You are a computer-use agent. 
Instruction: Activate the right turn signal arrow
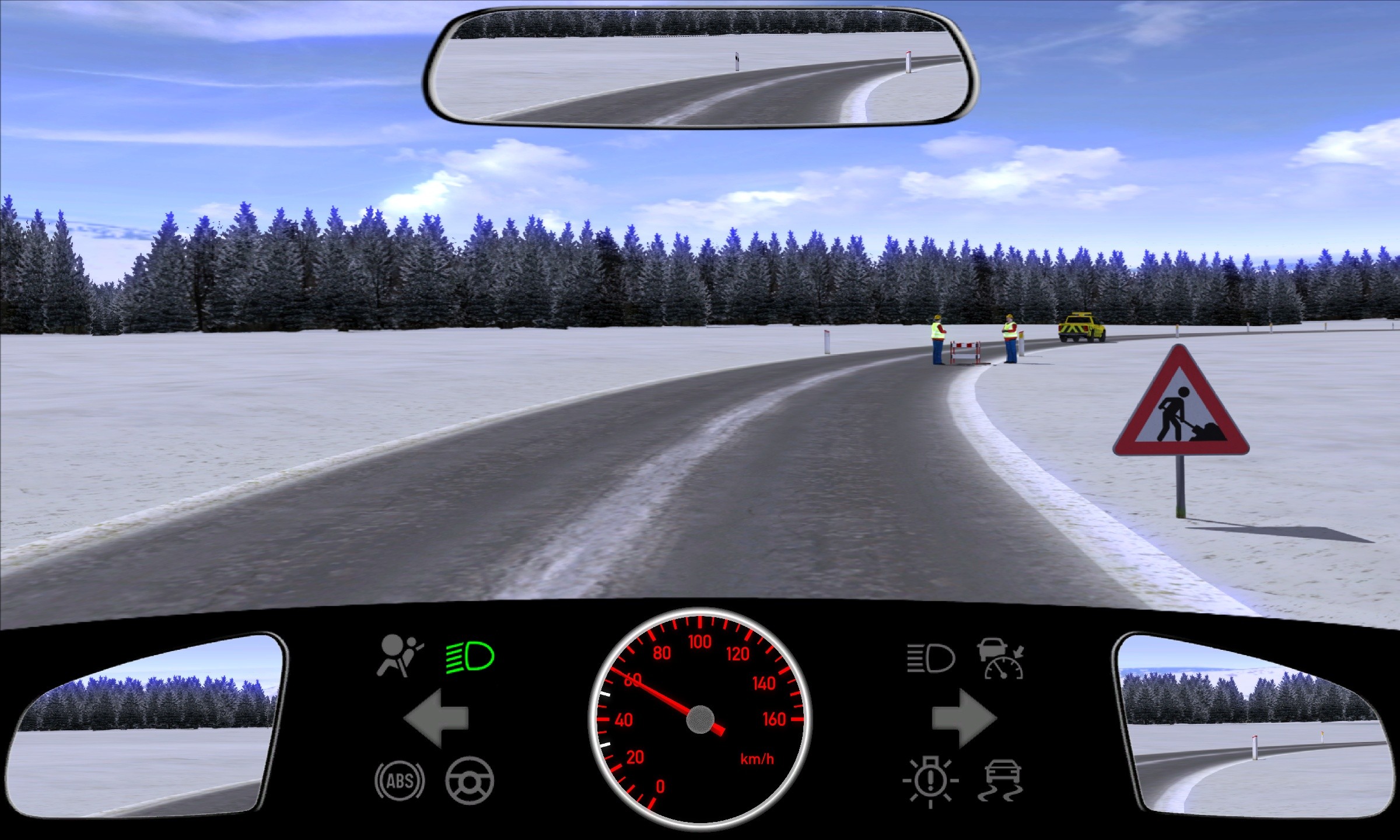(964, 718)
